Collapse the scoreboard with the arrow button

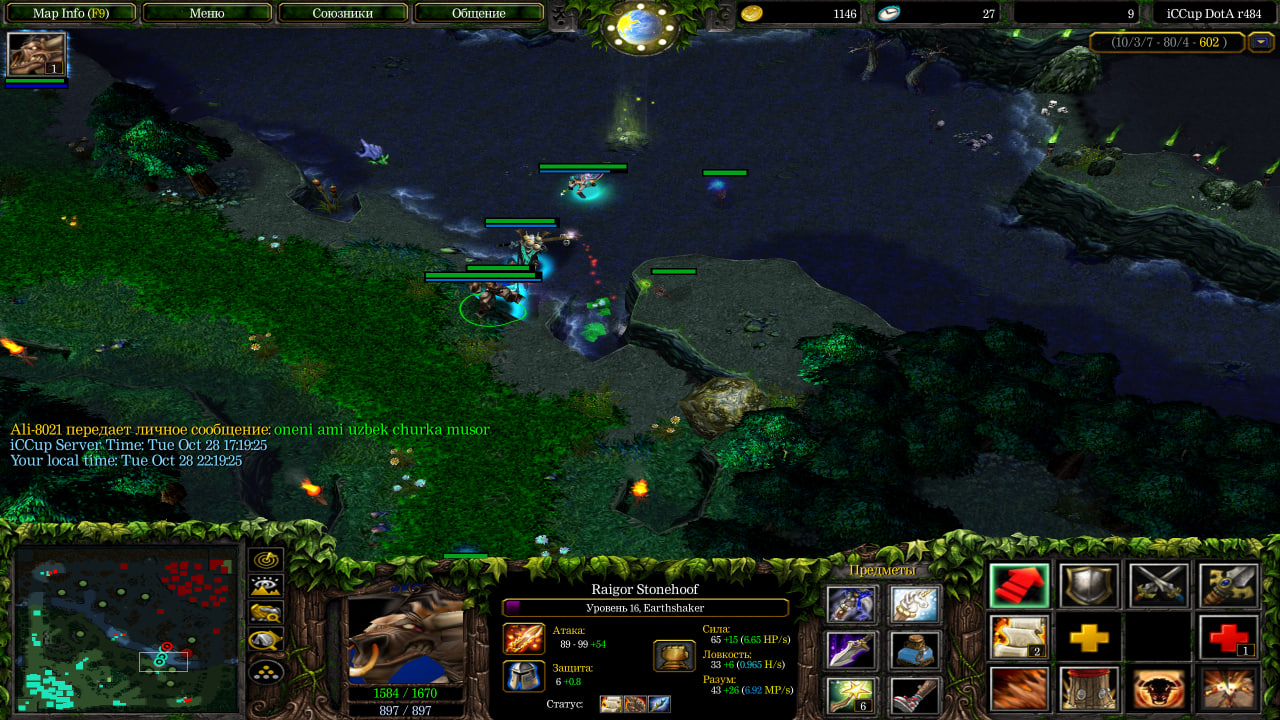[1260, 42]
